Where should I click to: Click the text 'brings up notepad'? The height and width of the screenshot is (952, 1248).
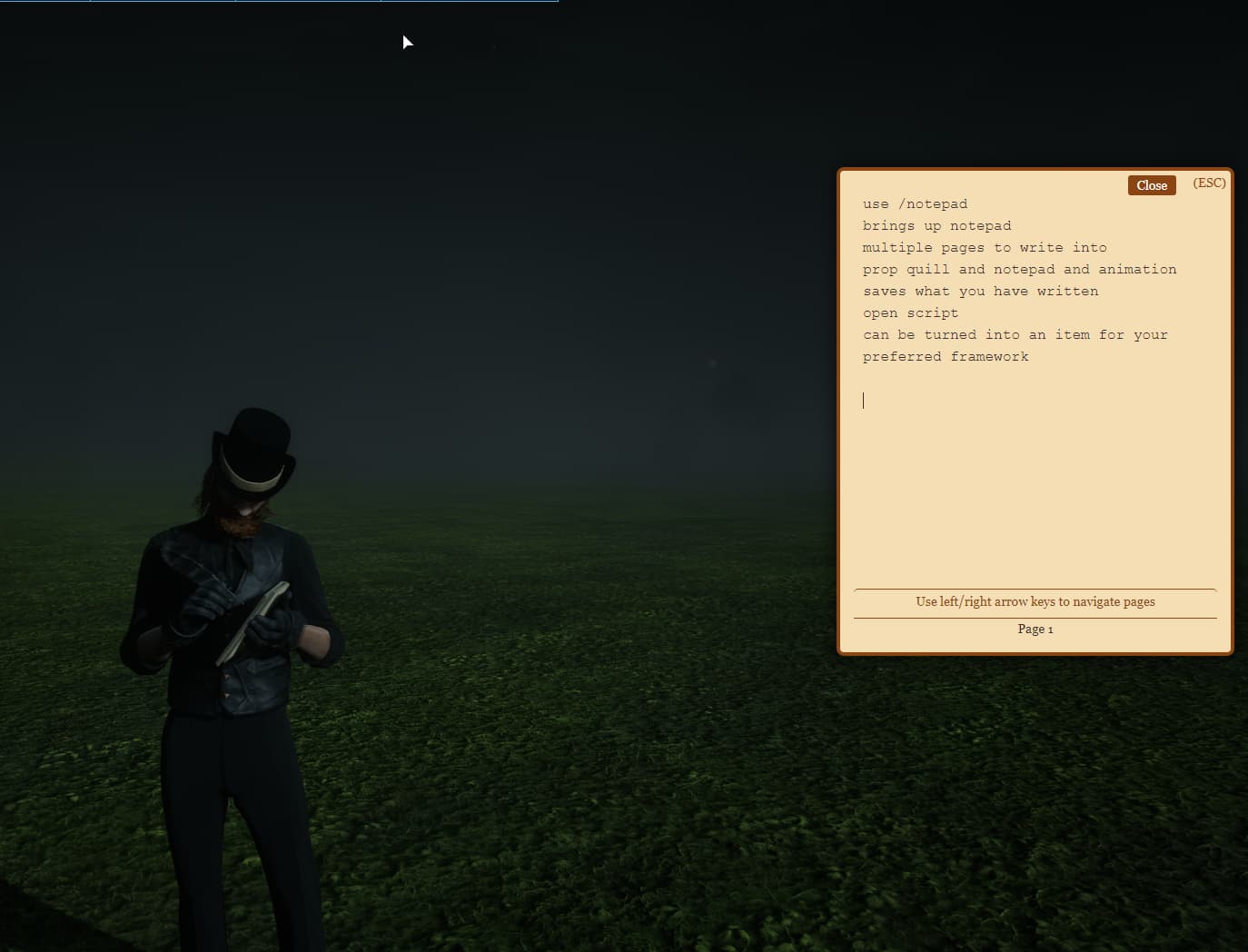tap(936, 225)
